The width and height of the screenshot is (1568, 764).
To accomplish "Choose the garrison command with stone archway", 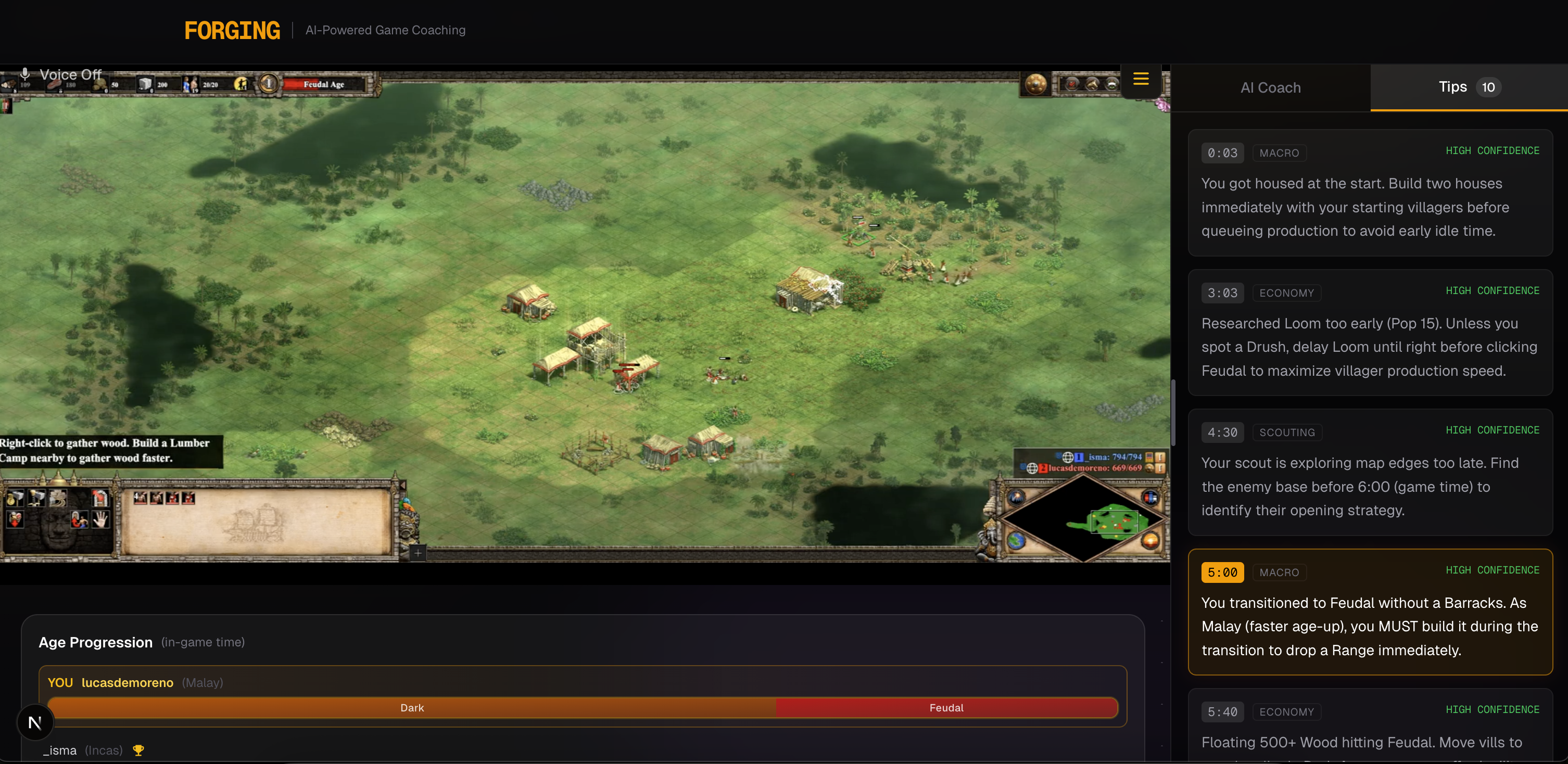I will pyautogui.click(x=100, y=499).
